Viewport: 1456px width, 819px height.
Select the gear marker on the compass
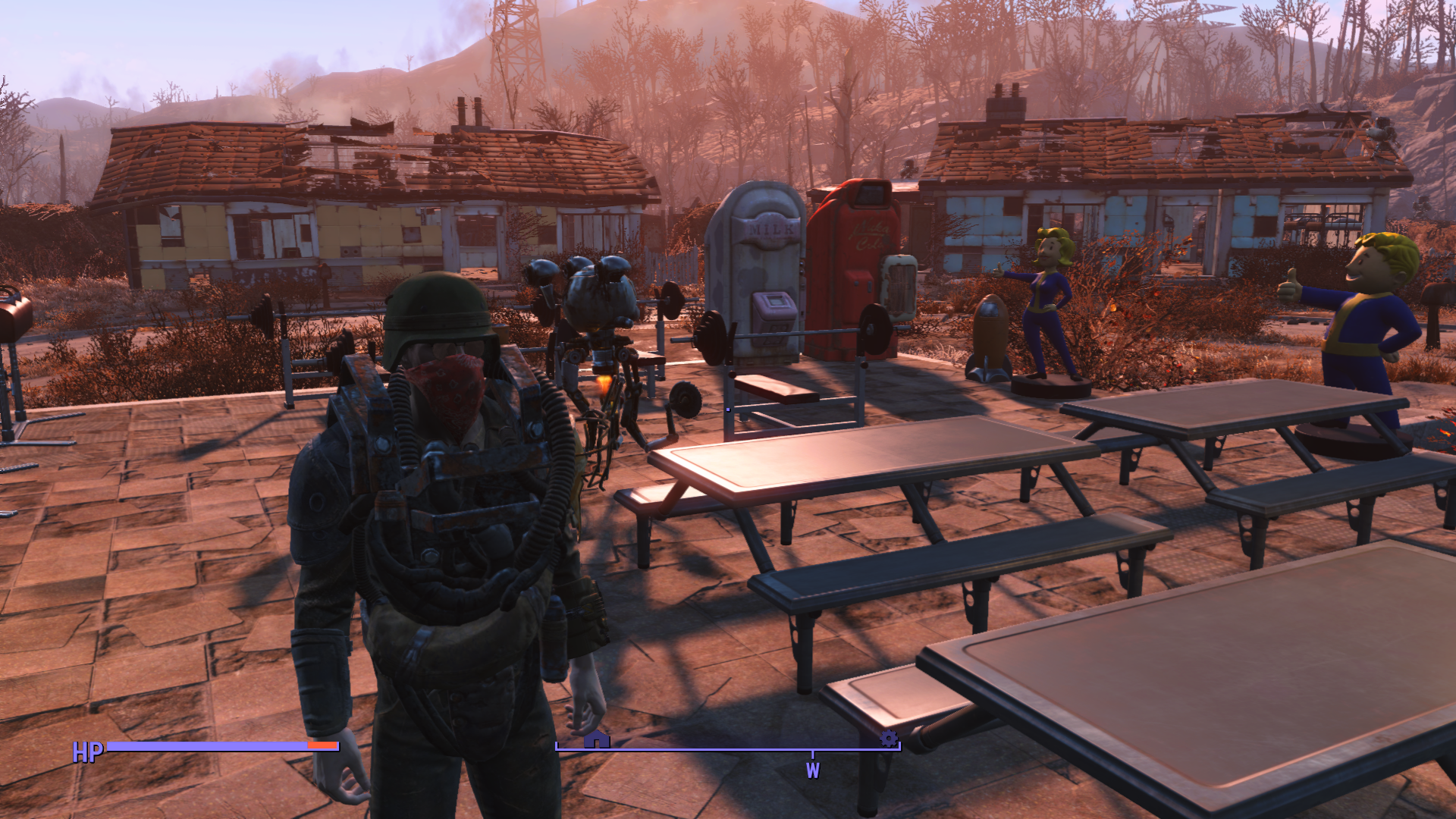point(888,738)
